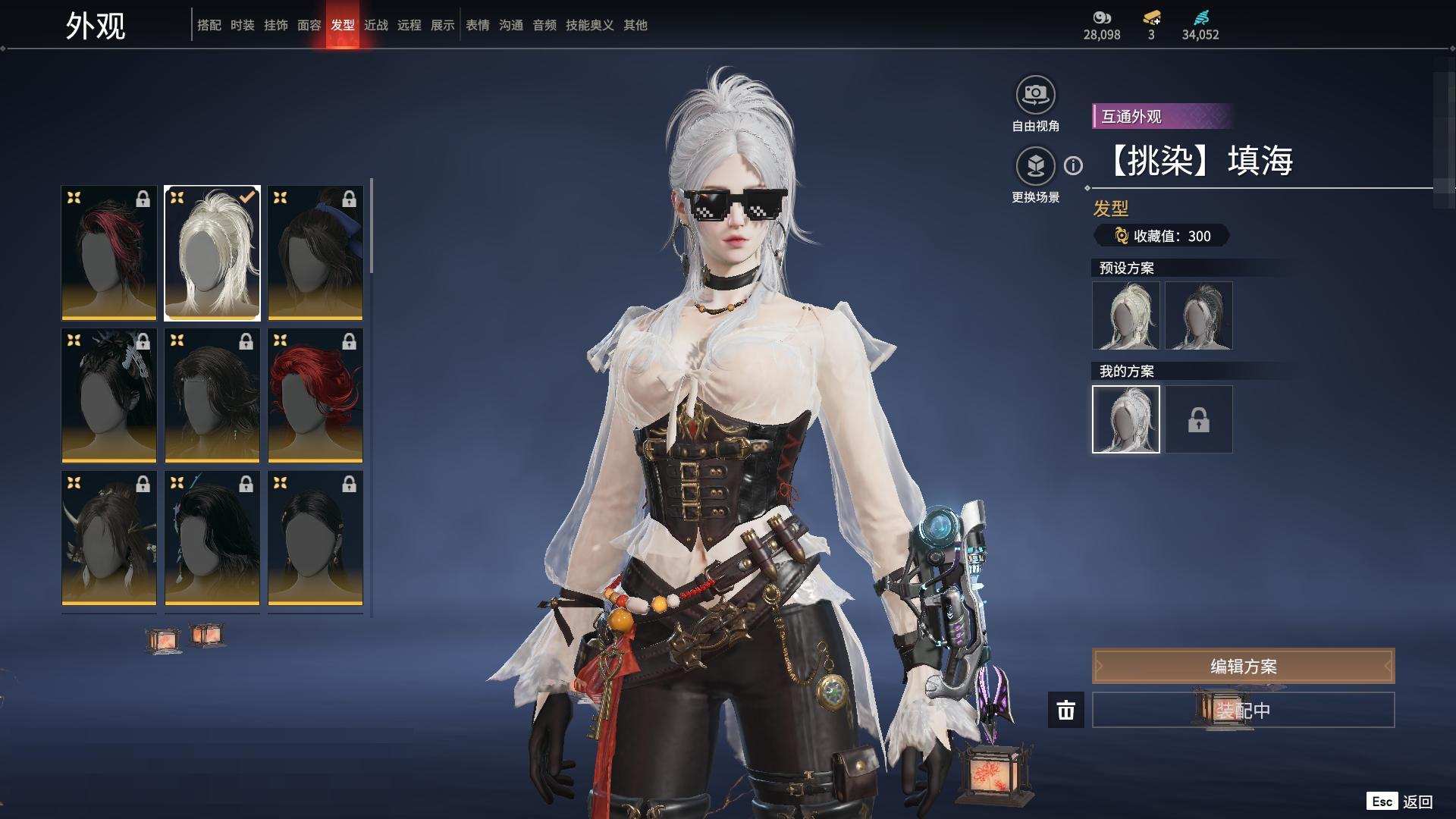The height and width of the screenshot is (819, 1456).
Task: Activate the 自由视角 free camera button
Action: 1035,96
